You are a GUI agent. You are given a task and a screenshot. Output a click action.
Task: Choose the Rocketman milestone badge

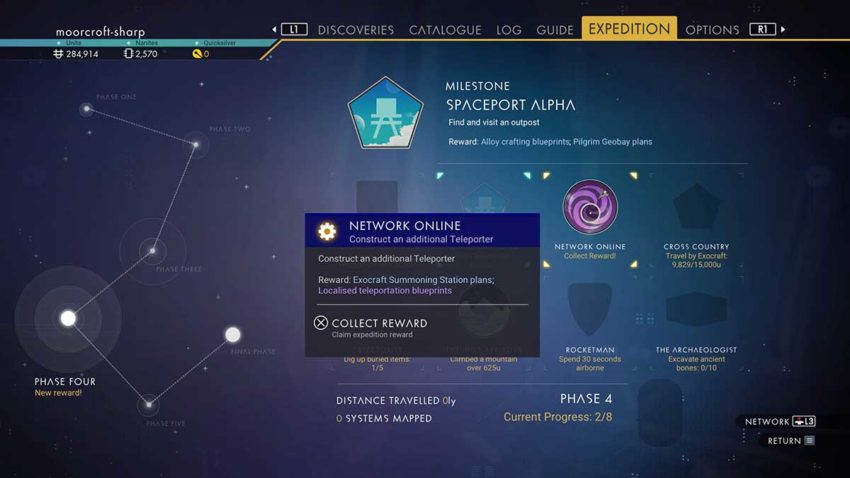click(590, 310)
